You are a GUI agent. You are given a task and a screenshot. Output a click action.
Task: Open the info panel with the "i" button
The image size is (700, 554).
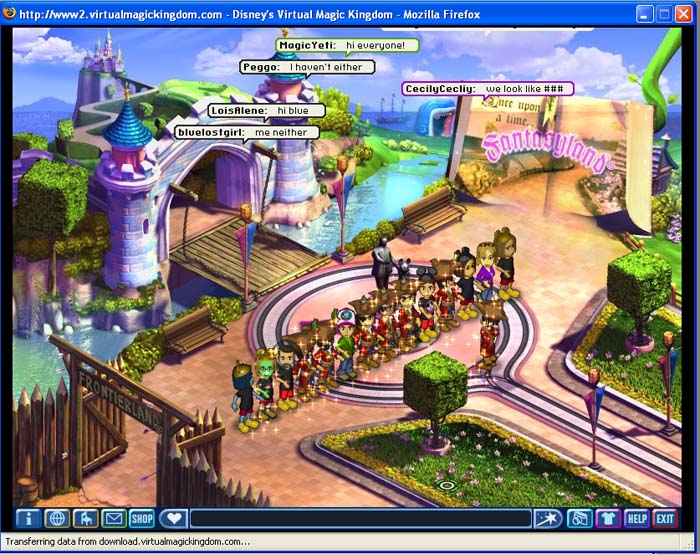click(x=27, y=518)
